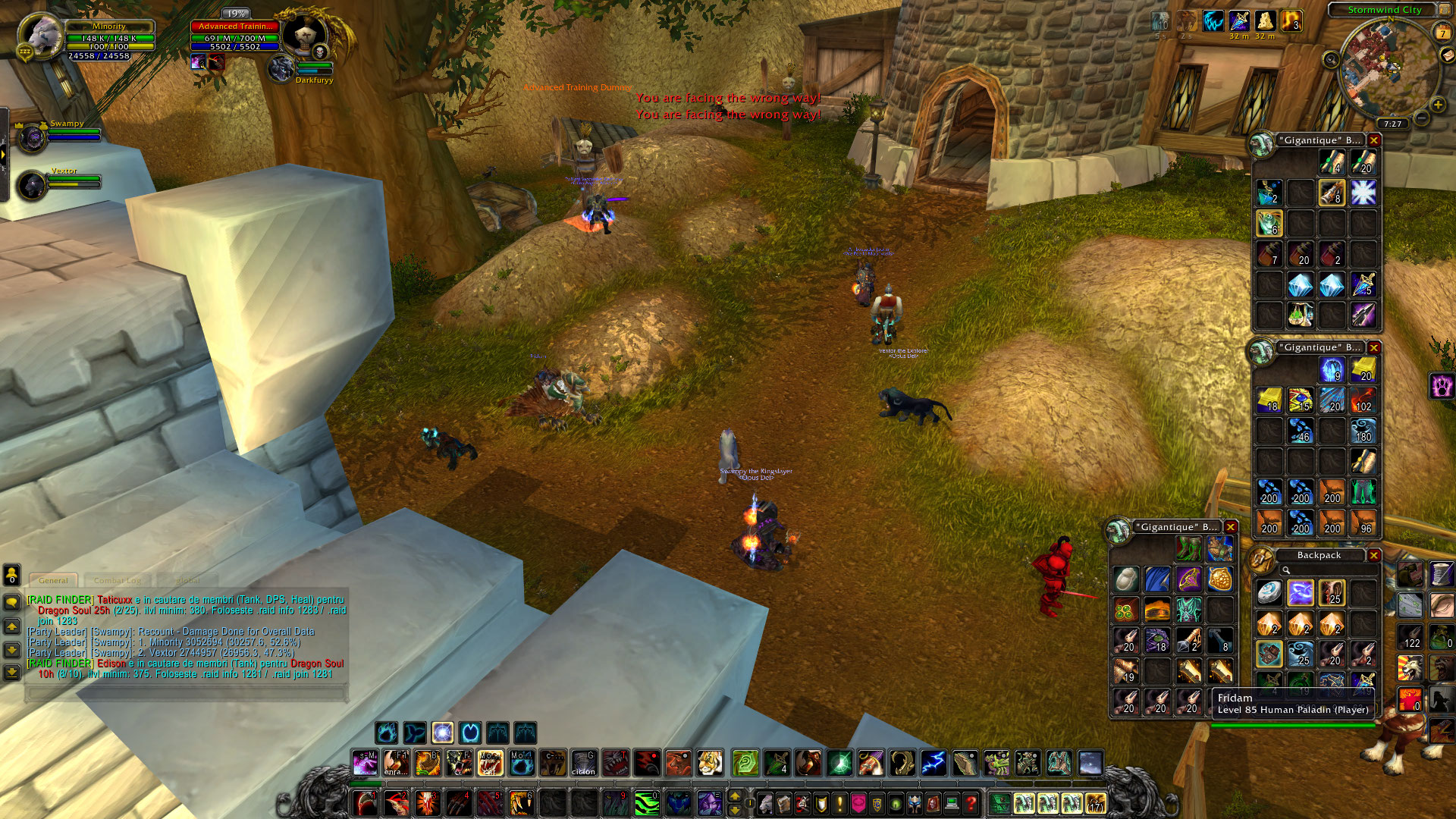Open the red question mark help button

971,803
